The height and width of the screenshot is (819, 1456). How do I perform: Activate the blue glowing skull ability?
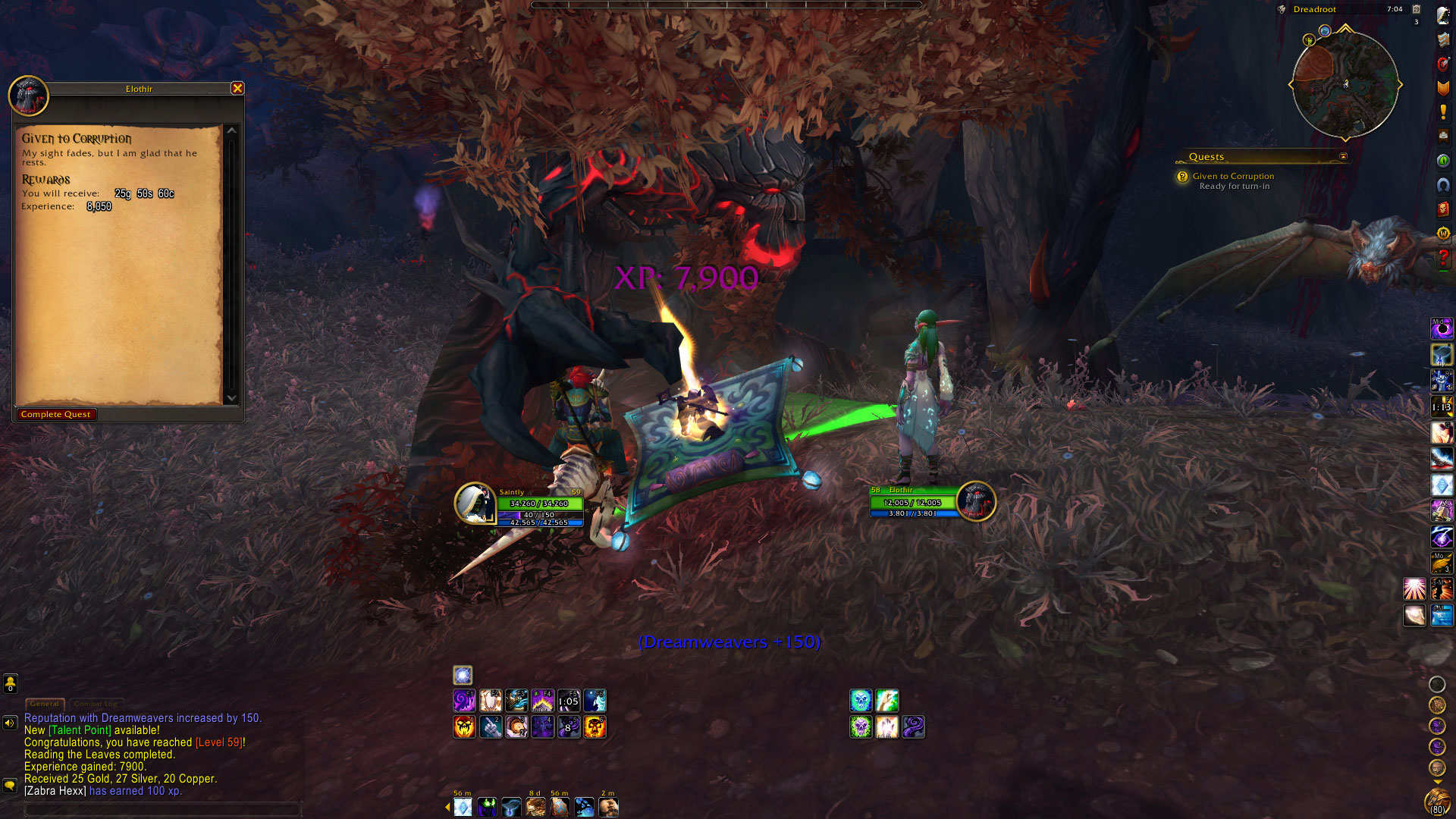tap(861, 701)
